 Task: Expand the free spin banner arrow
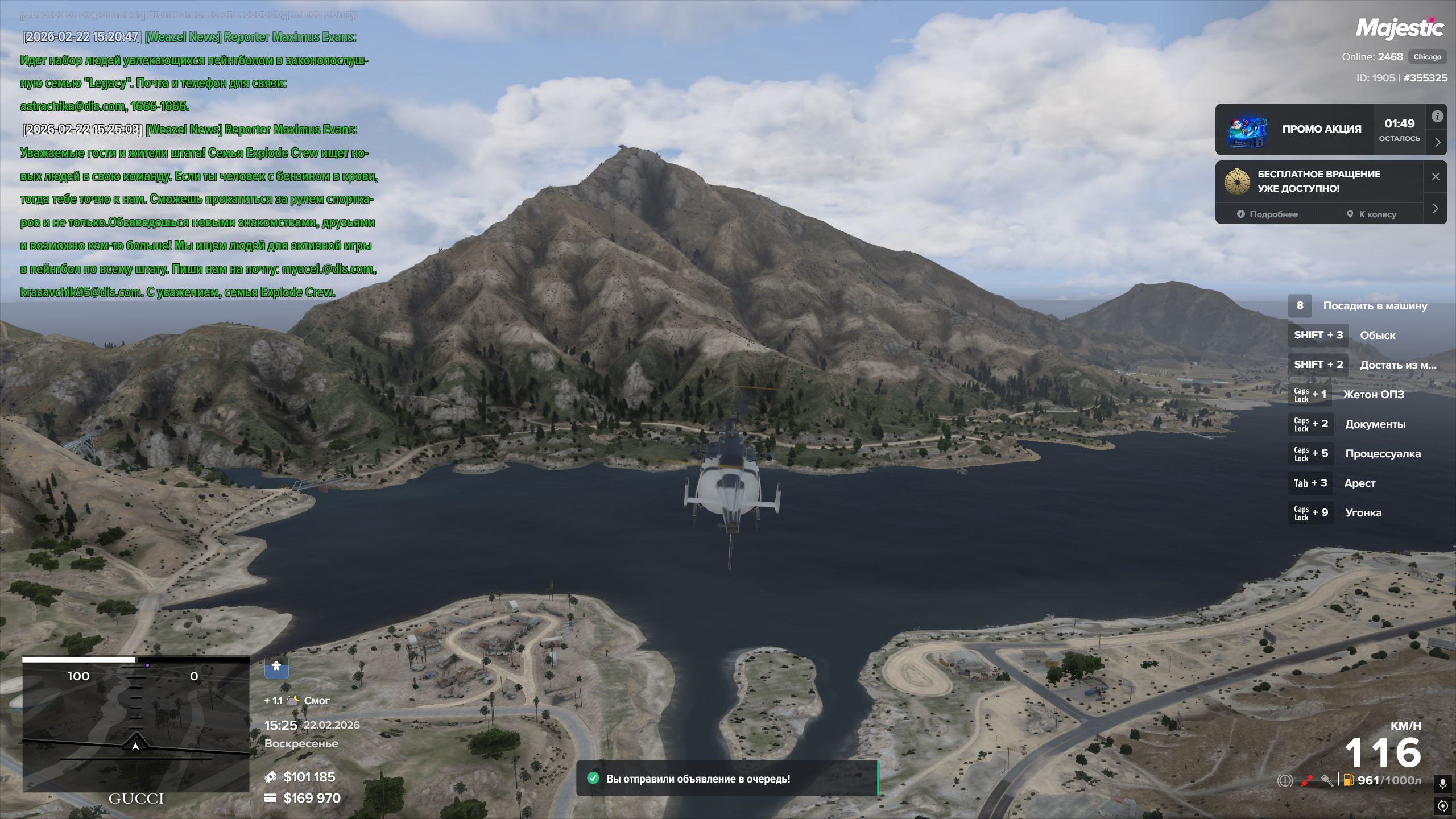[1436, 208]
